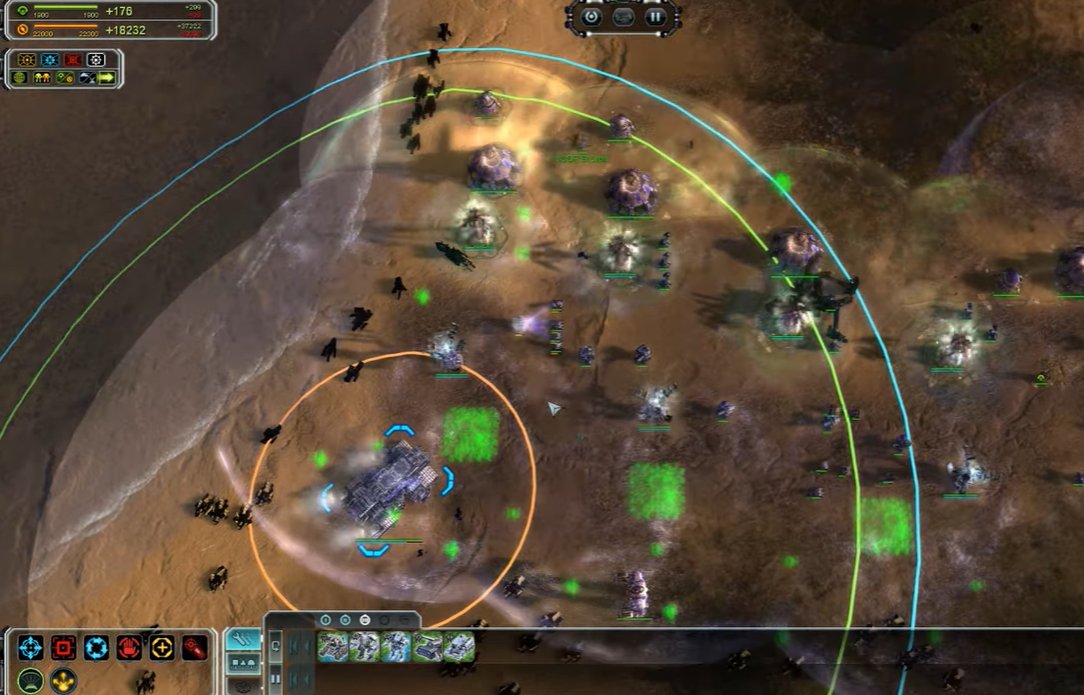Image resolution: width=1084 pixels, height=695 pixels.
Task: Select the two yellow figures icon
Action: pyautogui.click(x=42, y=77)
